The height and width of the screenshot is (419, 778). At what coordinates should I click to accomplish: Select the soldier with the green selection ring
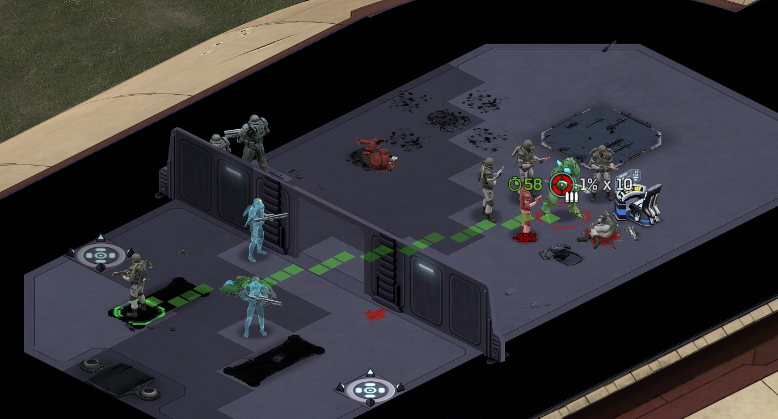(x=137, y=284)
